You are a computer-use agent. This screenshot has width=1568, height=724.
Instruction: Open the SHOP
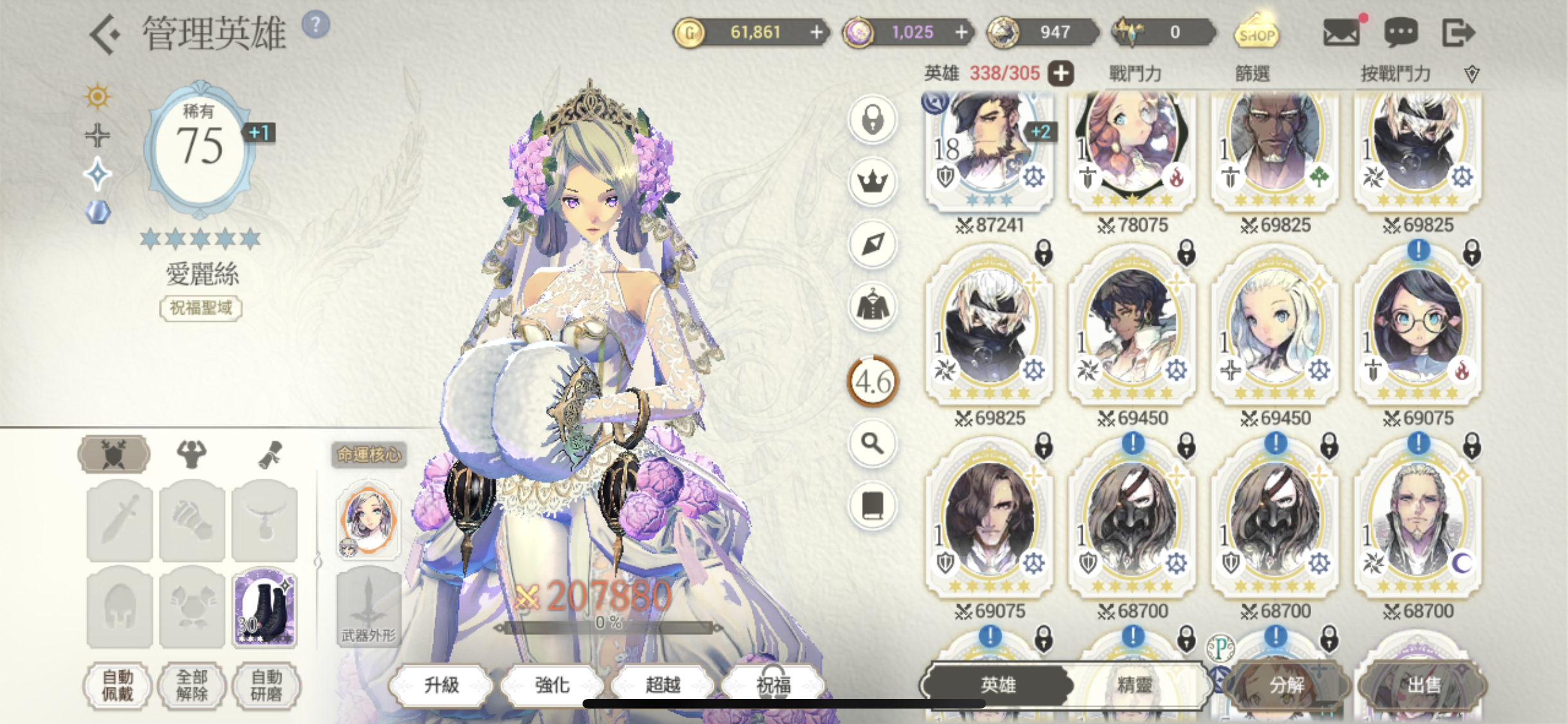[x=1256, y=32]
